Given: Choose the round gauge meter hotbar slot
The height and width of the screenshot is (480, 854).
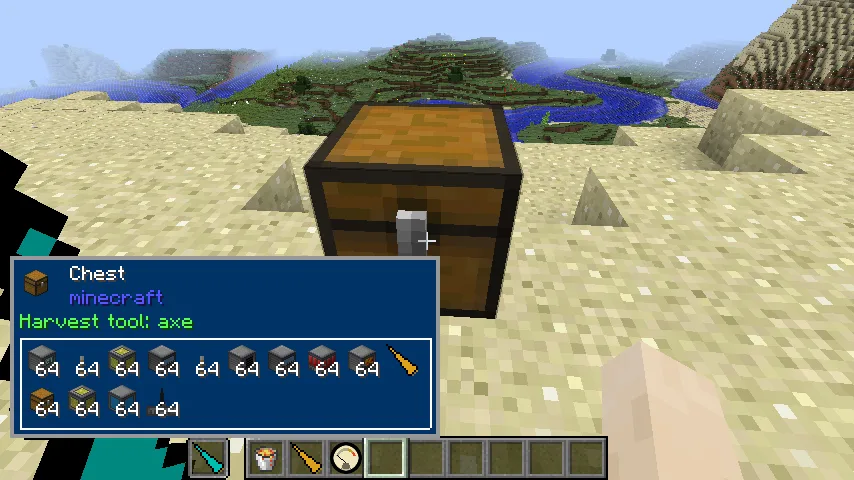Looking at the screenshot, I should click(x=346, y=459).
